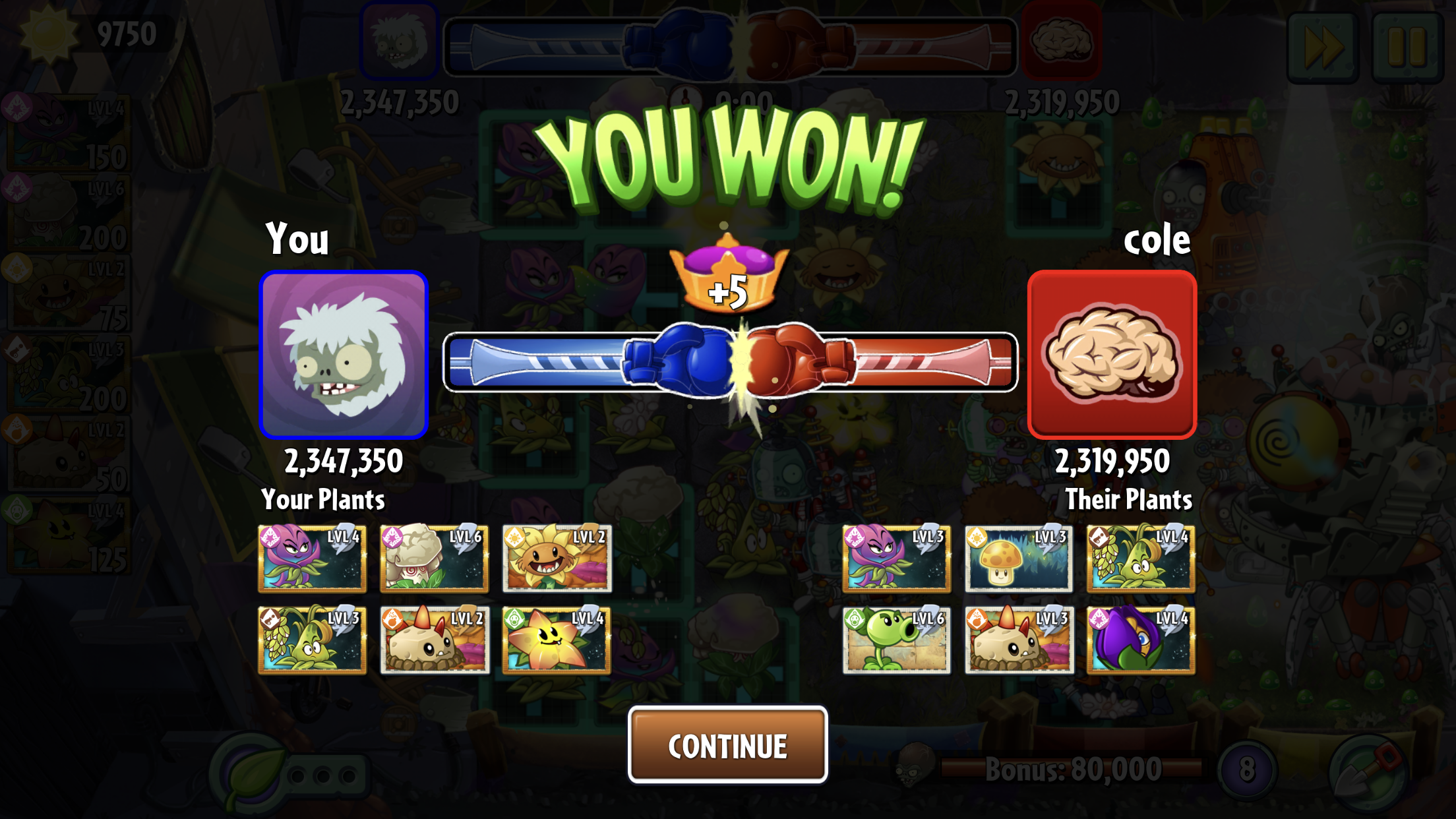Select cole's LVL 6 Peashooter card
1456x819 pixels.
pyautogui.click(x=896, y=640)
